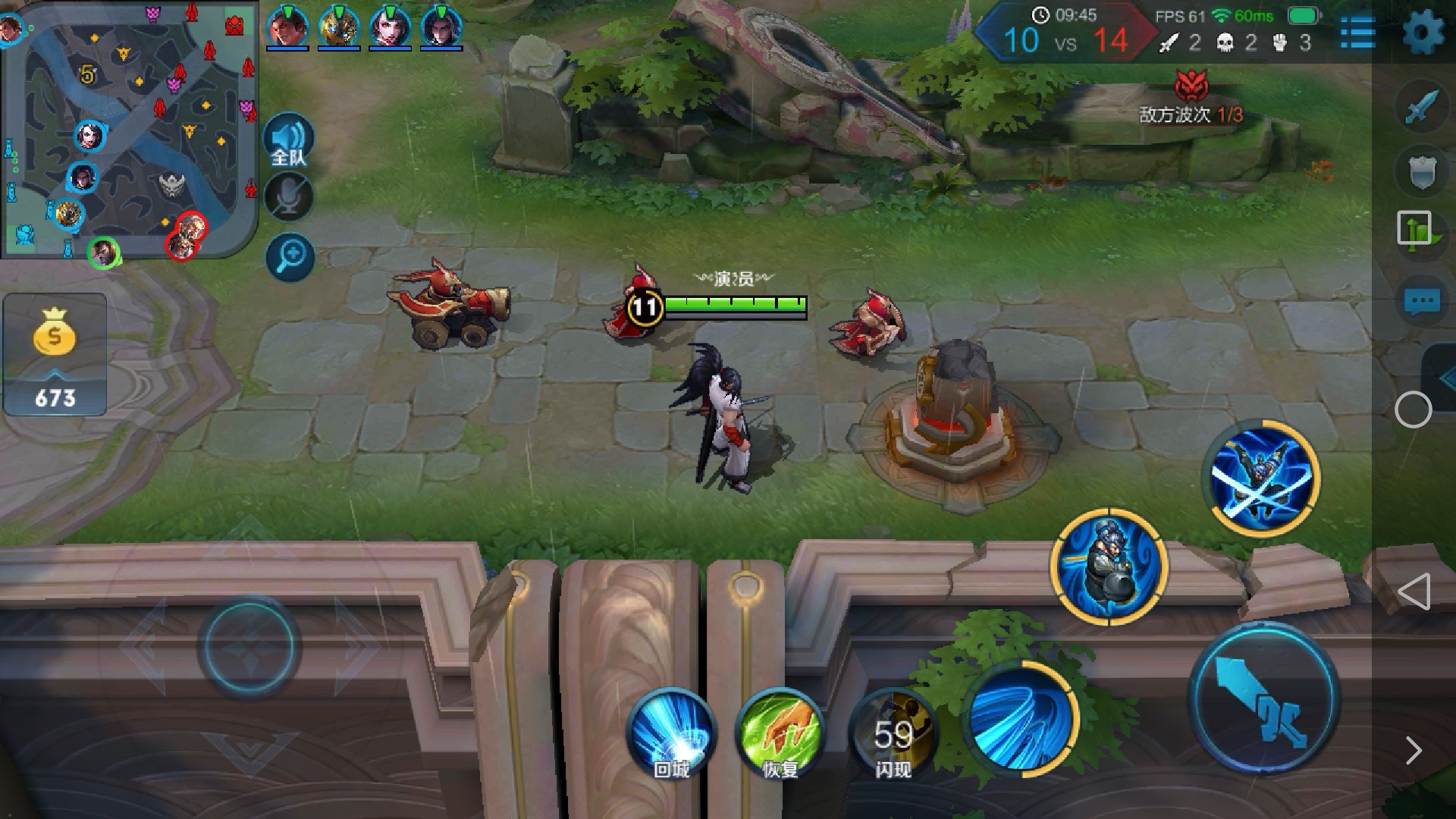Image resolution: width=1456 pixels, height=819 pixels.
Task: Open the quick chat bubble
Action: (1421, 302)
